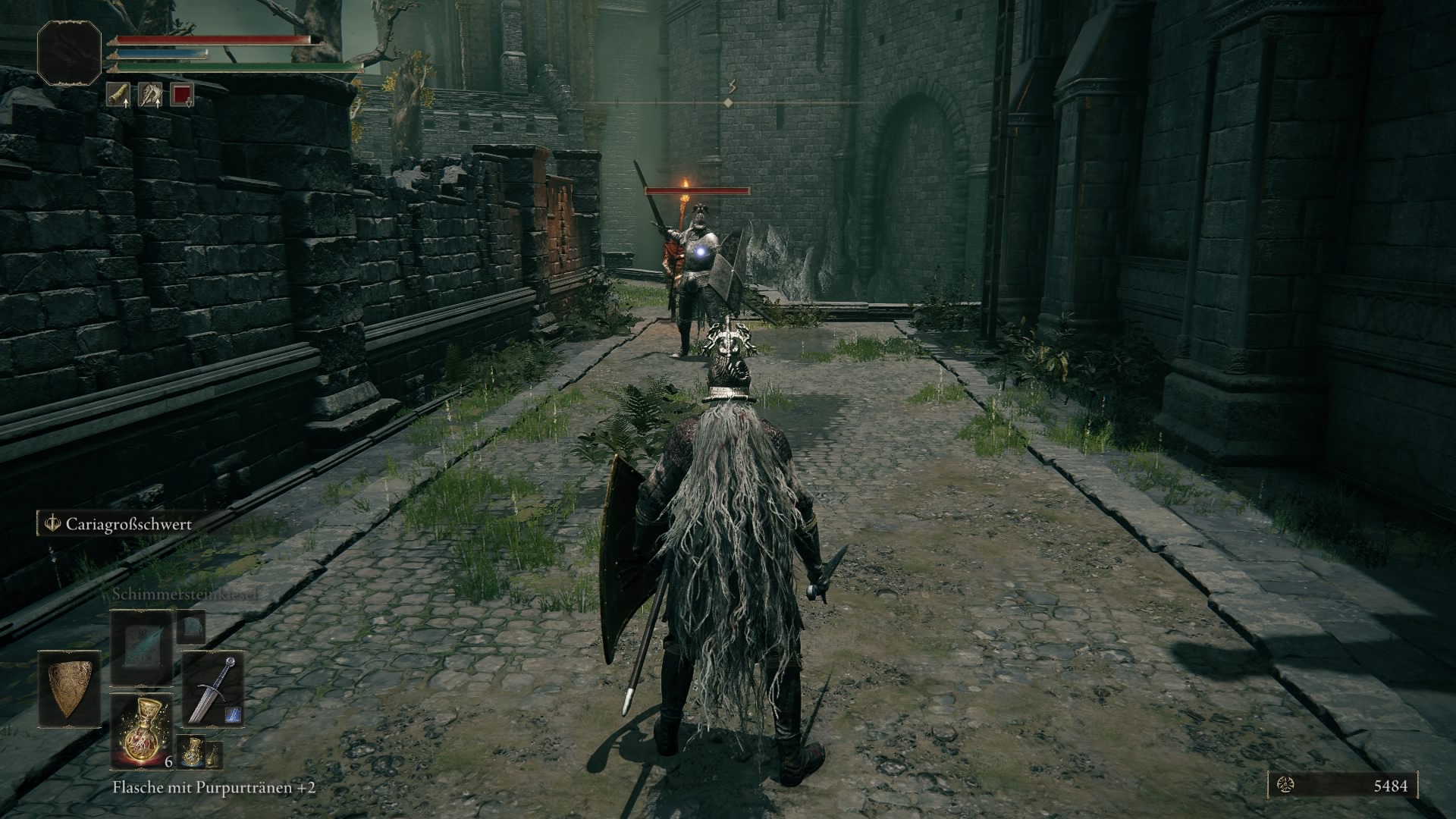Click the axe-shaped buff status icon
This screenshot has height=819, width=1456.
pos(150,95)
